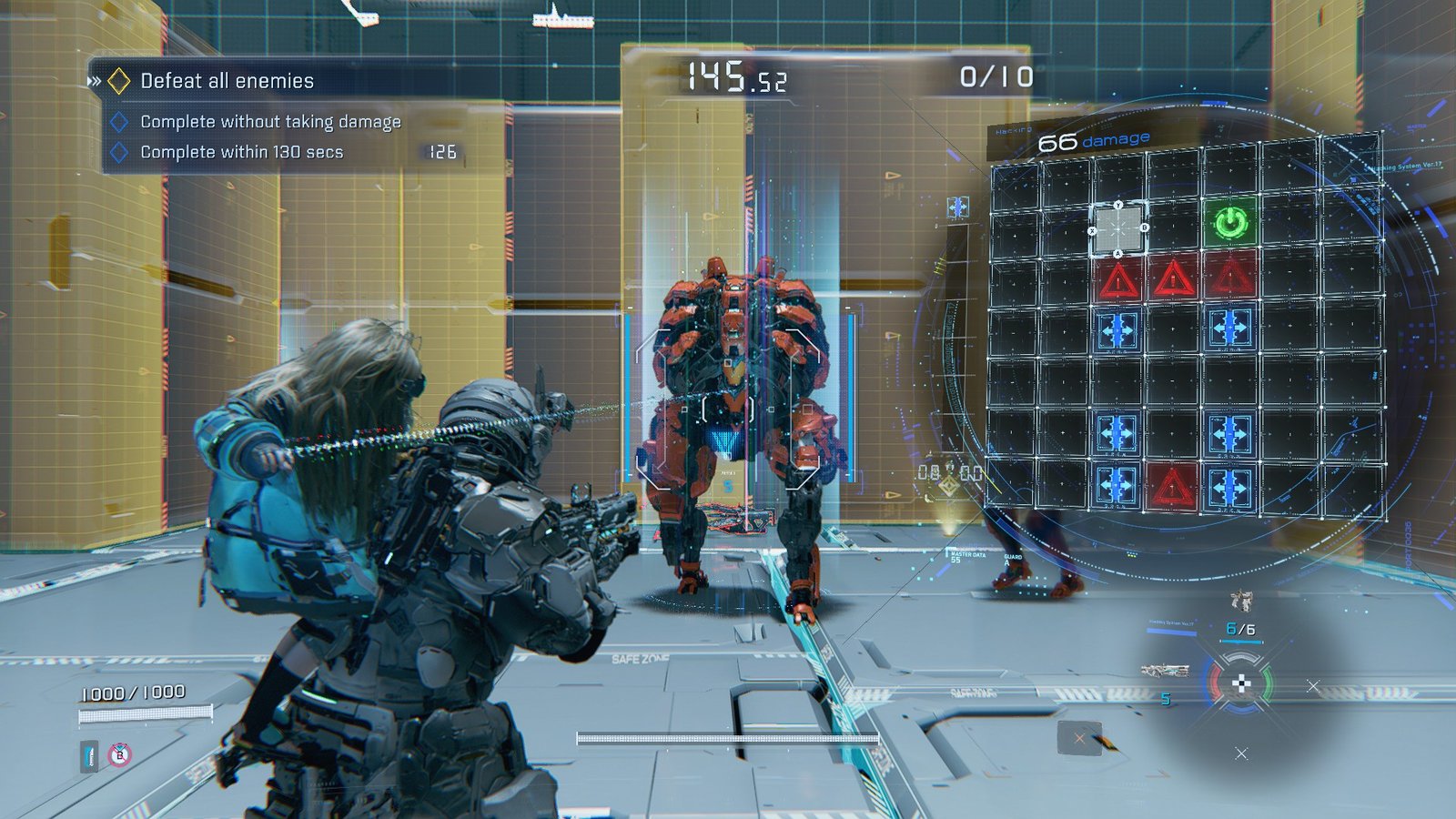The height and width of the screenshot is (819, 1456).
Task: Select the blue cartridge item icon below the health bar
Action: point(89,755)
